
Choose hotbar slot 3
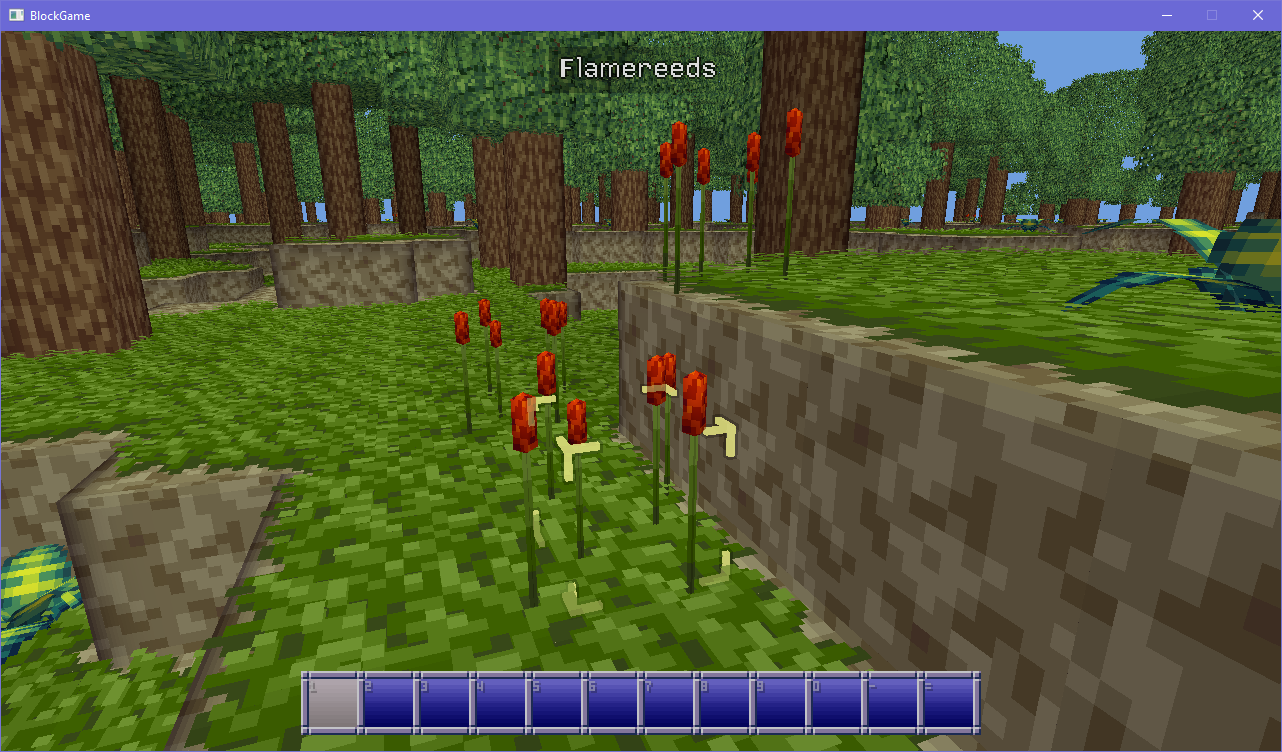(x=444, y=703)
